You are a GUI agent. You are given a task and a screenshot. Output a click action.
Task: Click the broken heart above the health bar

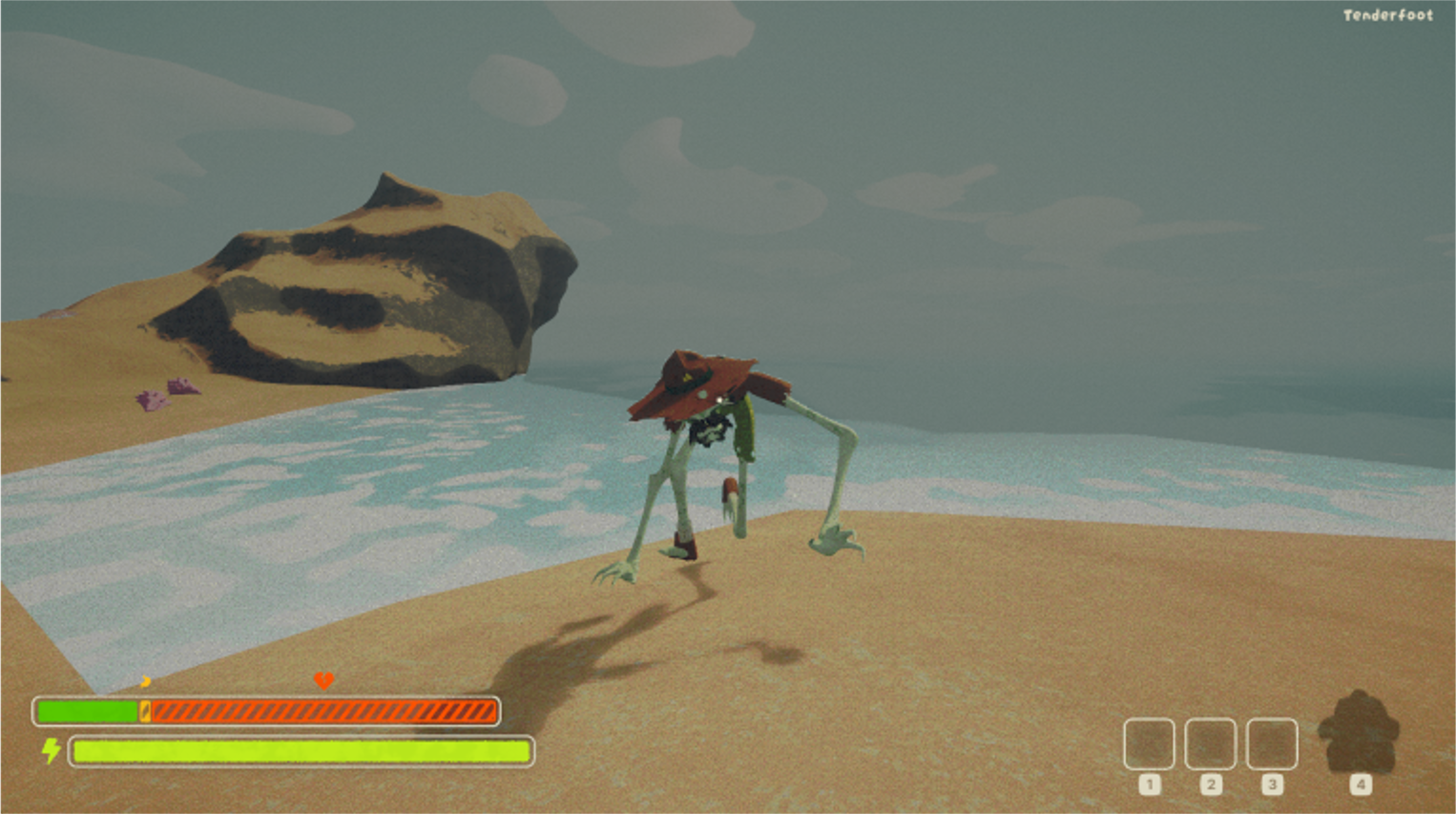click(322, 682)
